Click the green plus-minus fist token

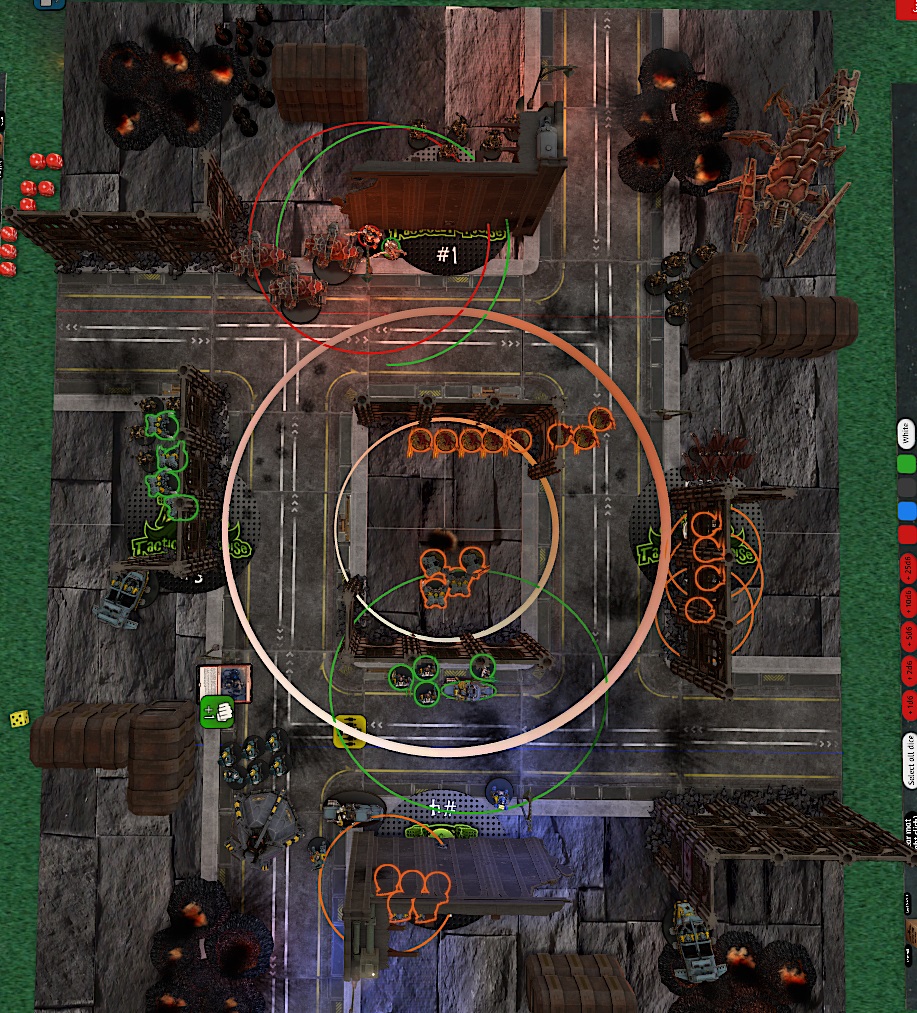click(216, 712)
